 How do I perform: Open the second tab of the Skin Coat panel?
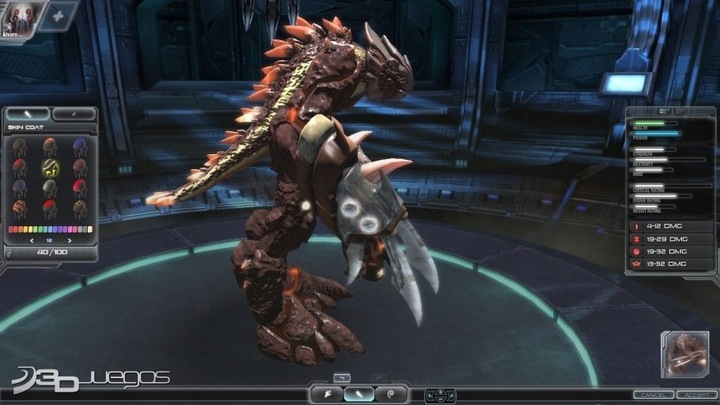(x=72, y=115)
